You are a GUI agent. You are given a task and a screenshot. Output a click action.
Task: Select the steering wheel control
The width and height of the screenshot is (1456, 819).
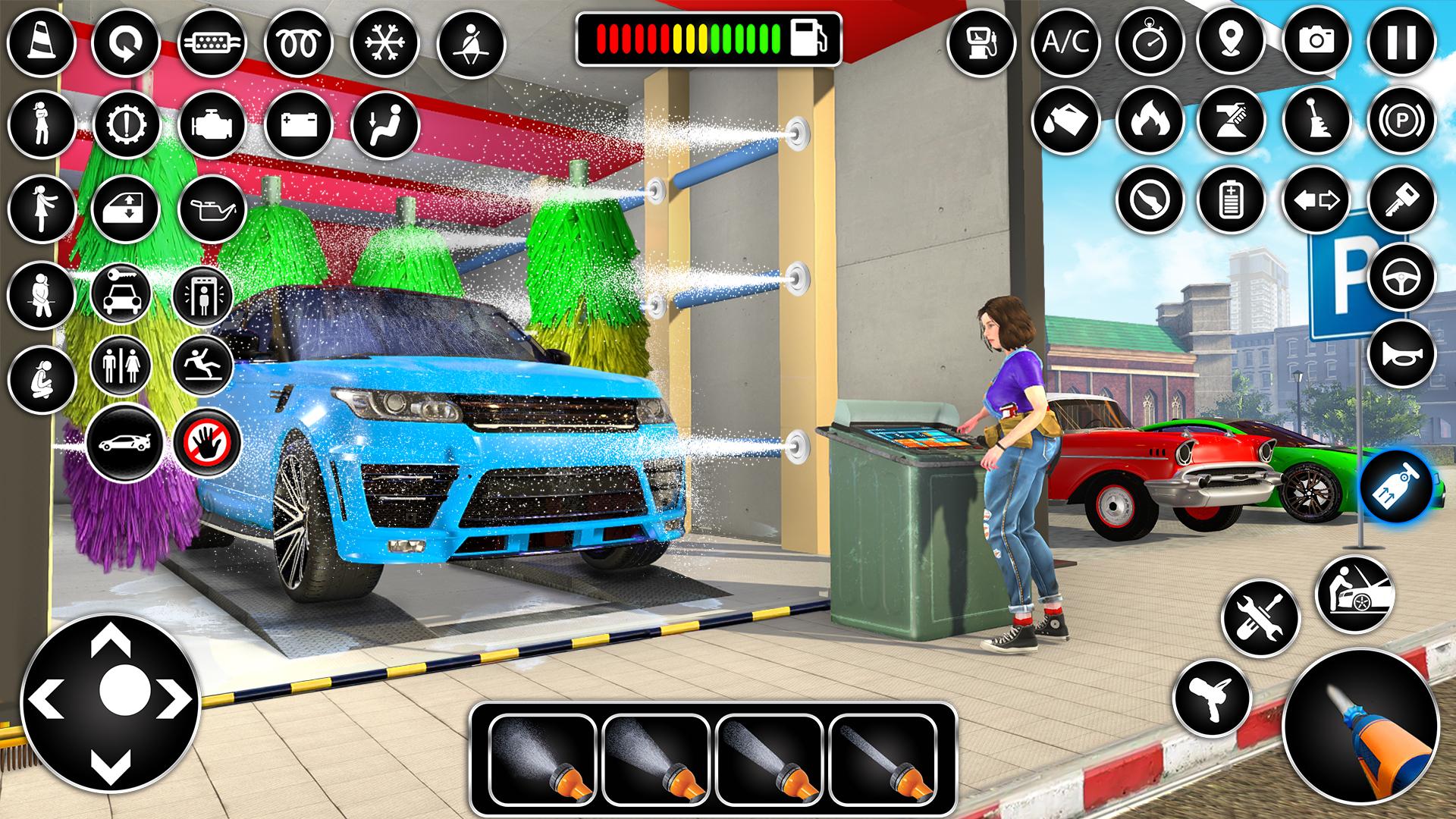click(x=1401, y=275)
